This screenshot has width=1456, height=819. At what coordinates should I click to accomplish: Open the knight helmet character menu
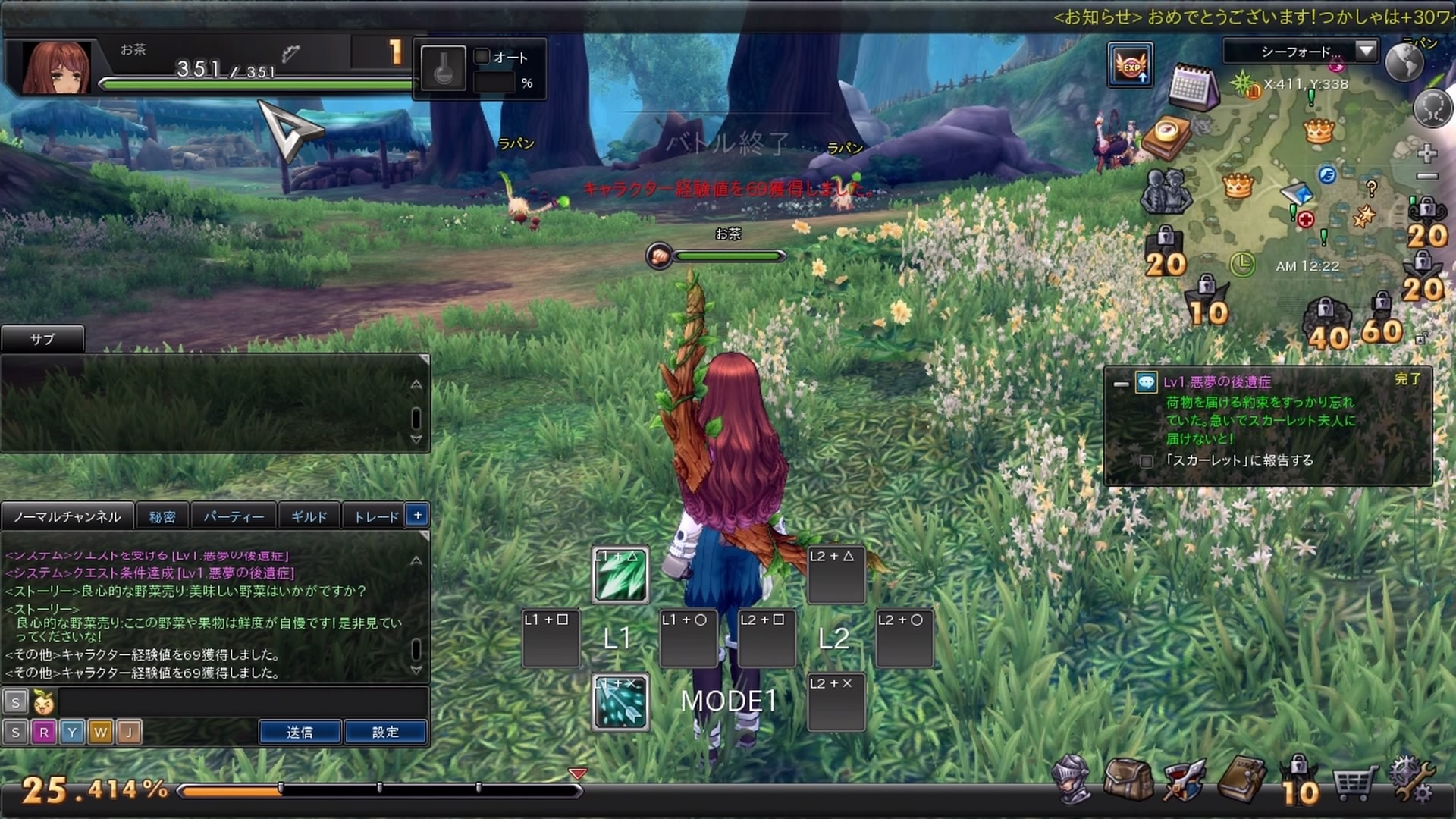[x=1071, y=778]
